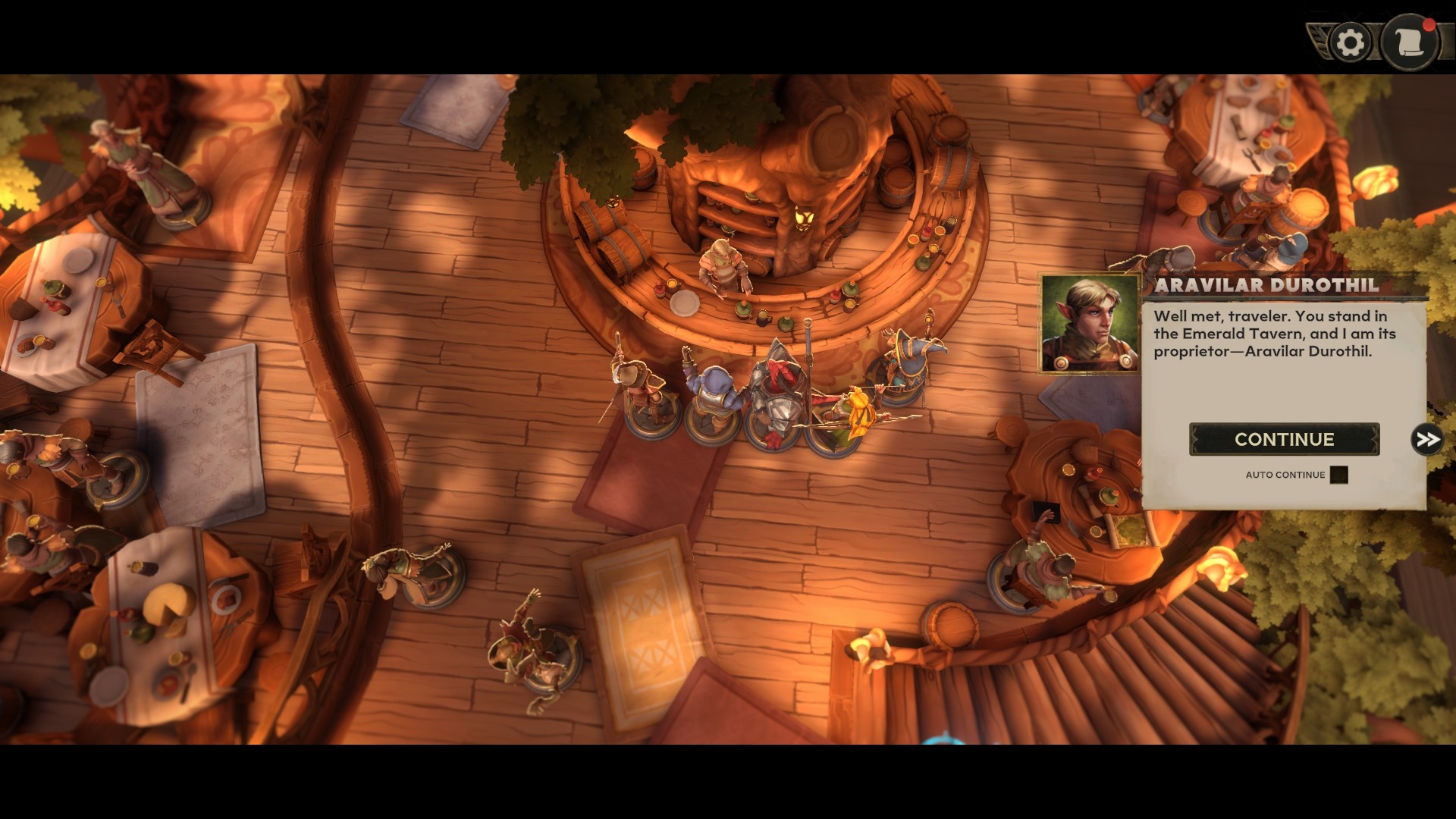Skip dialogue with the fast-forward arrows

coord(1426,439)
